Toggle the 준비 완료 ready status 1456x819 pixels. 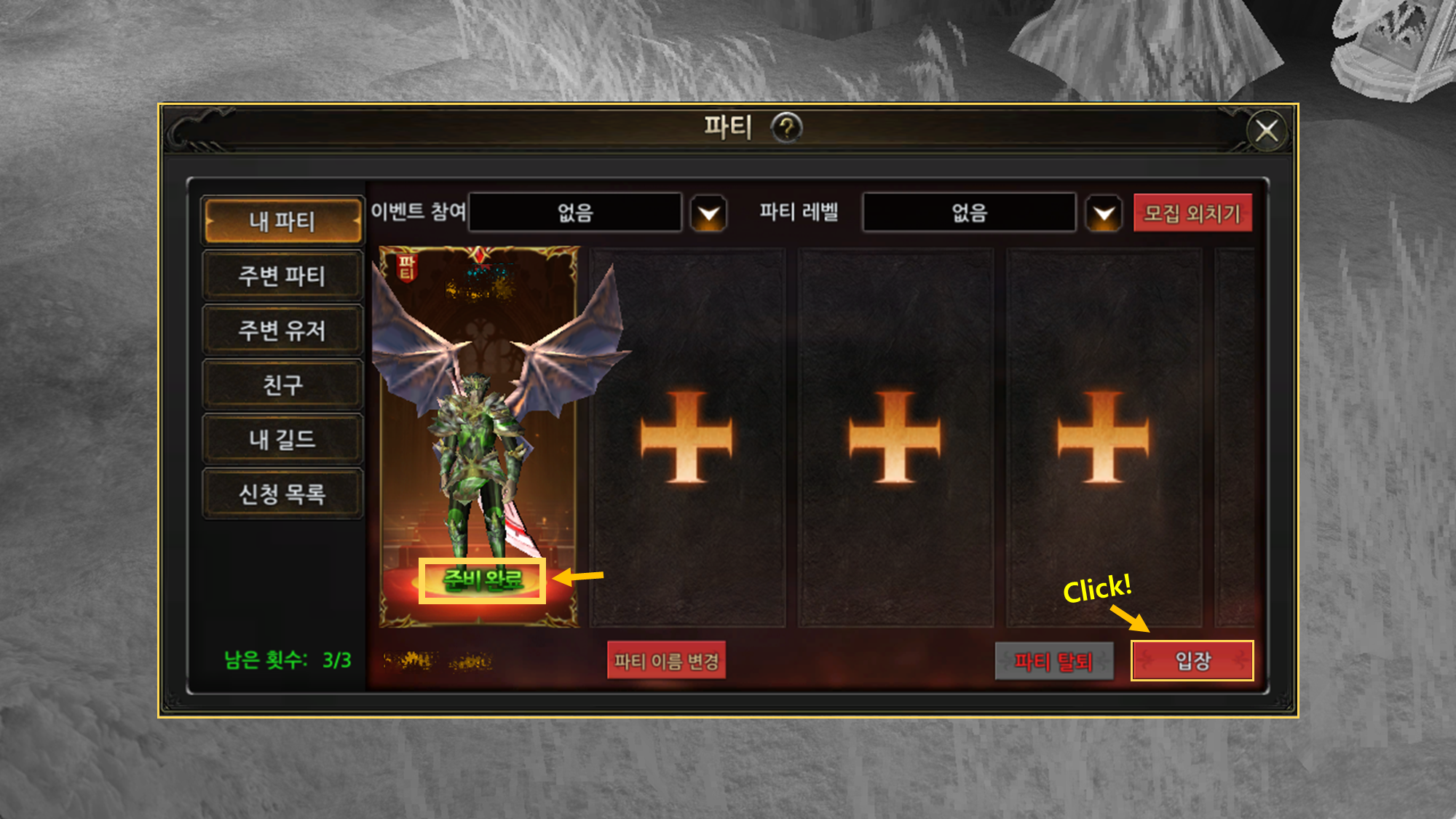pos(482,580)
